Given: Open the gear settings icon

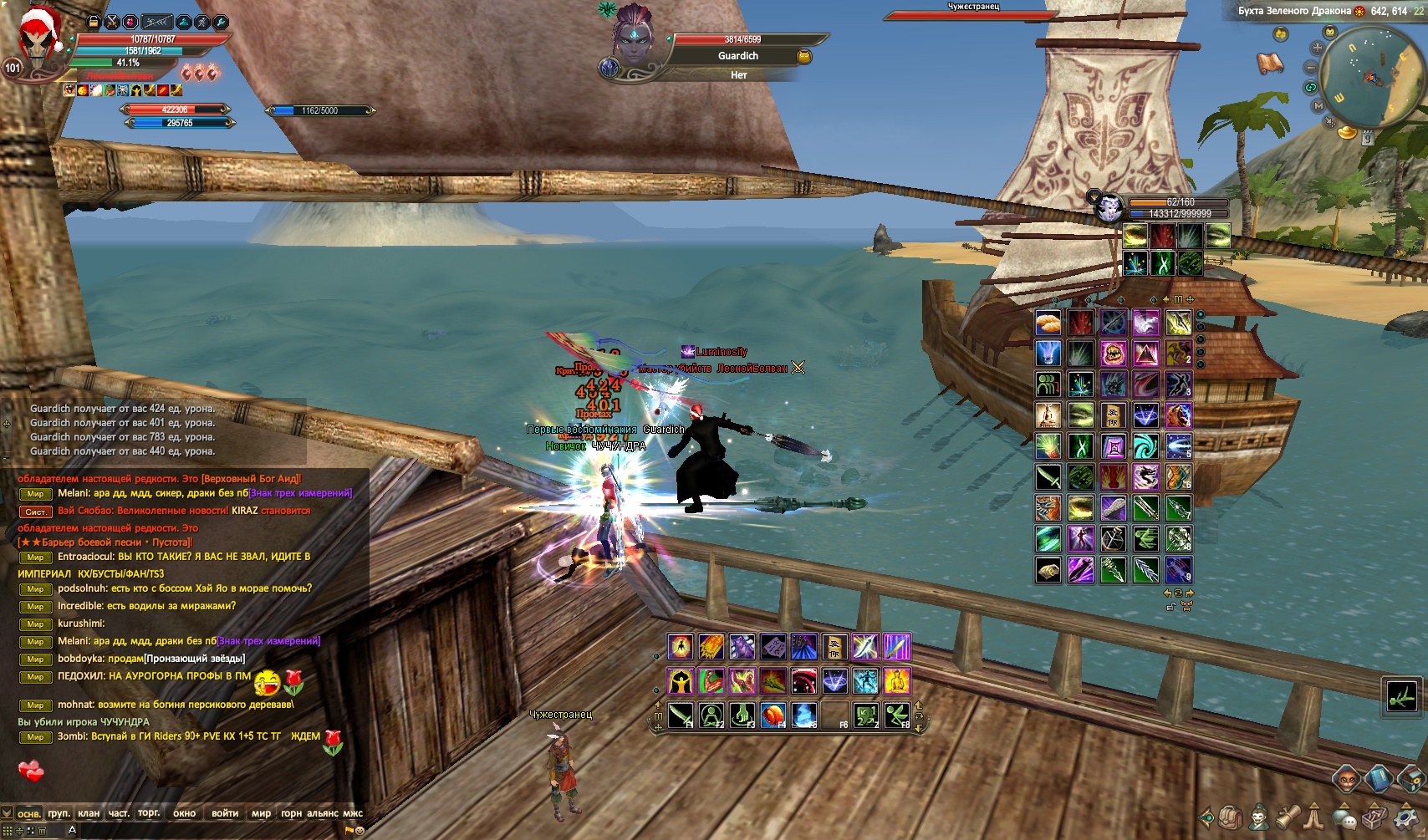Looking at the screenshot, I should click(x=1406, y=817).
